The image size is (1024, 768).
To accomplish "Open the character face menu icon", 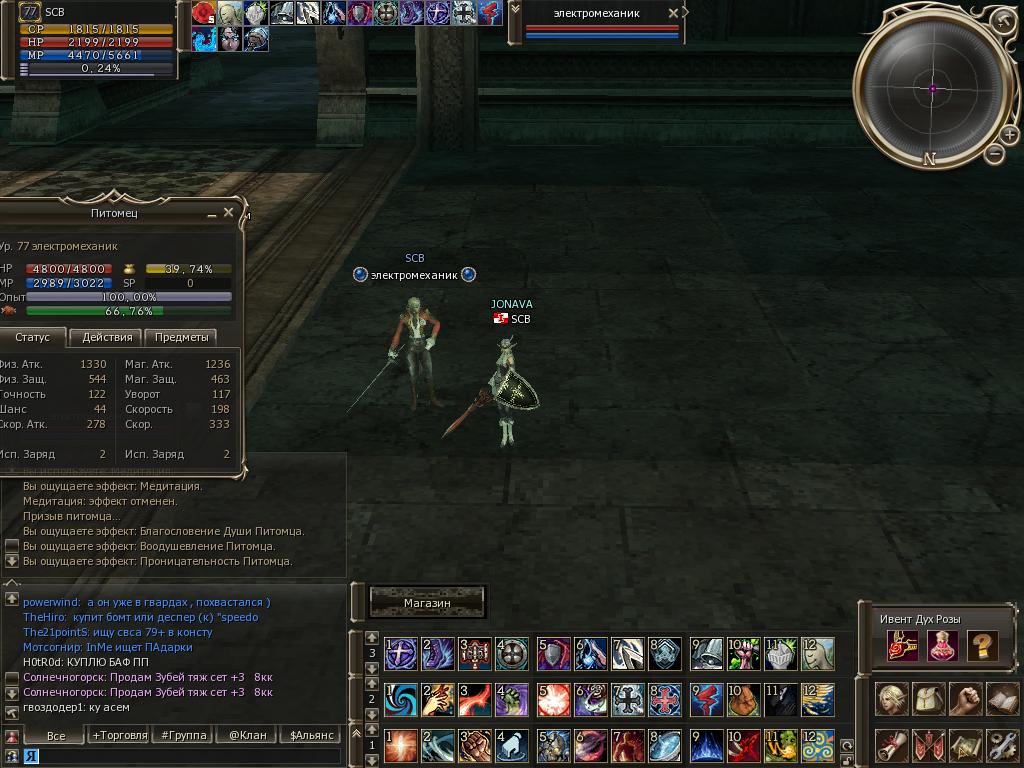I will pyautogui.click(x=891, y=698).
